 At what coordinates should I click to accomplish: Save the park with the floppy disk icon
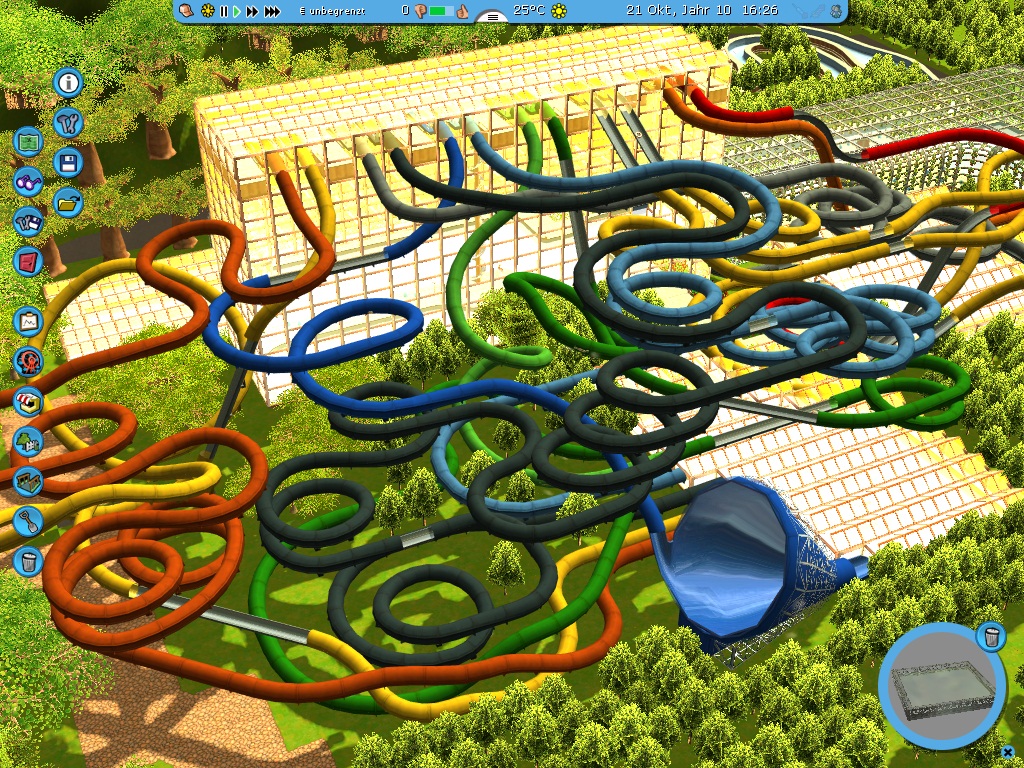pos(68,163)
